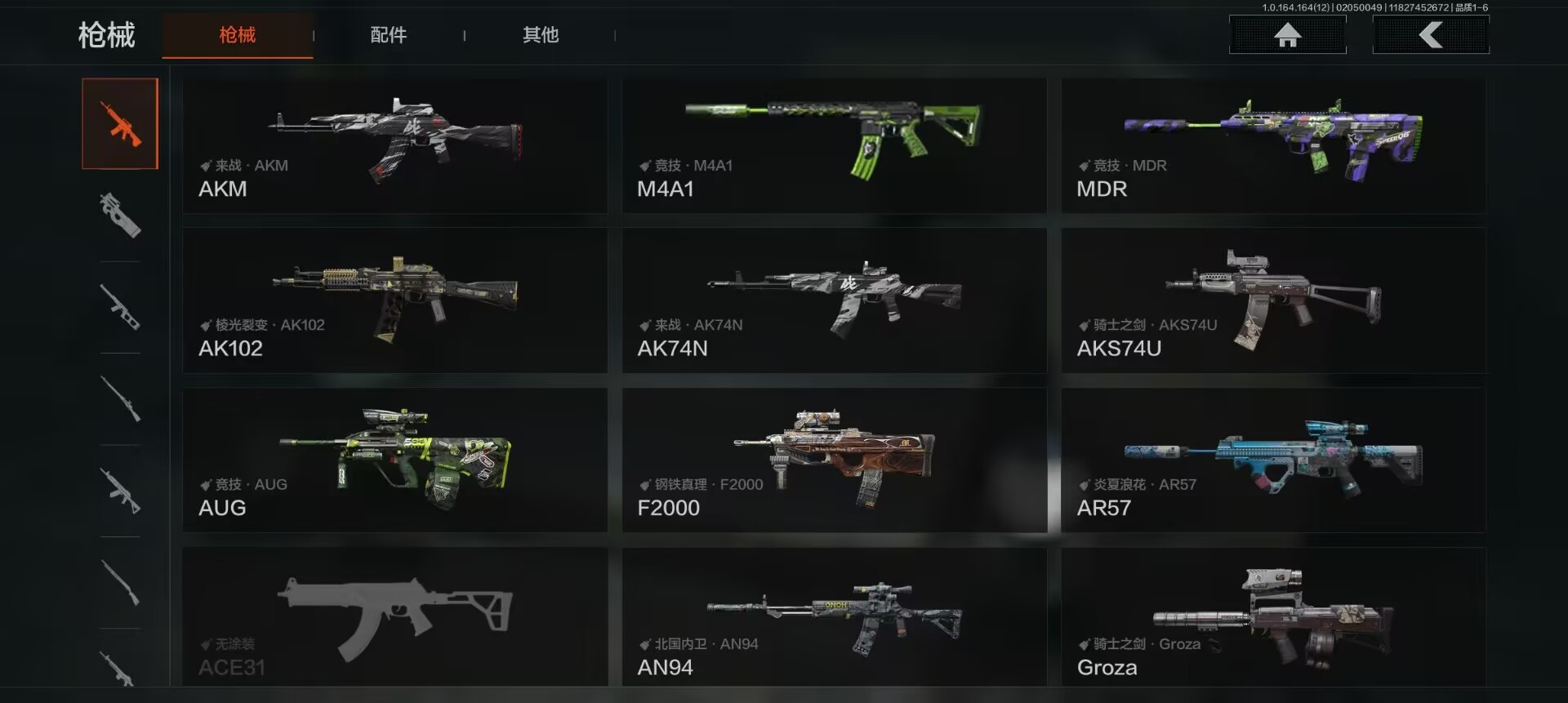Image resolution: width=1568 pixels, height=703 pixels.
Task: Select the AUG weapon tile
Action: tap(394, 461)
